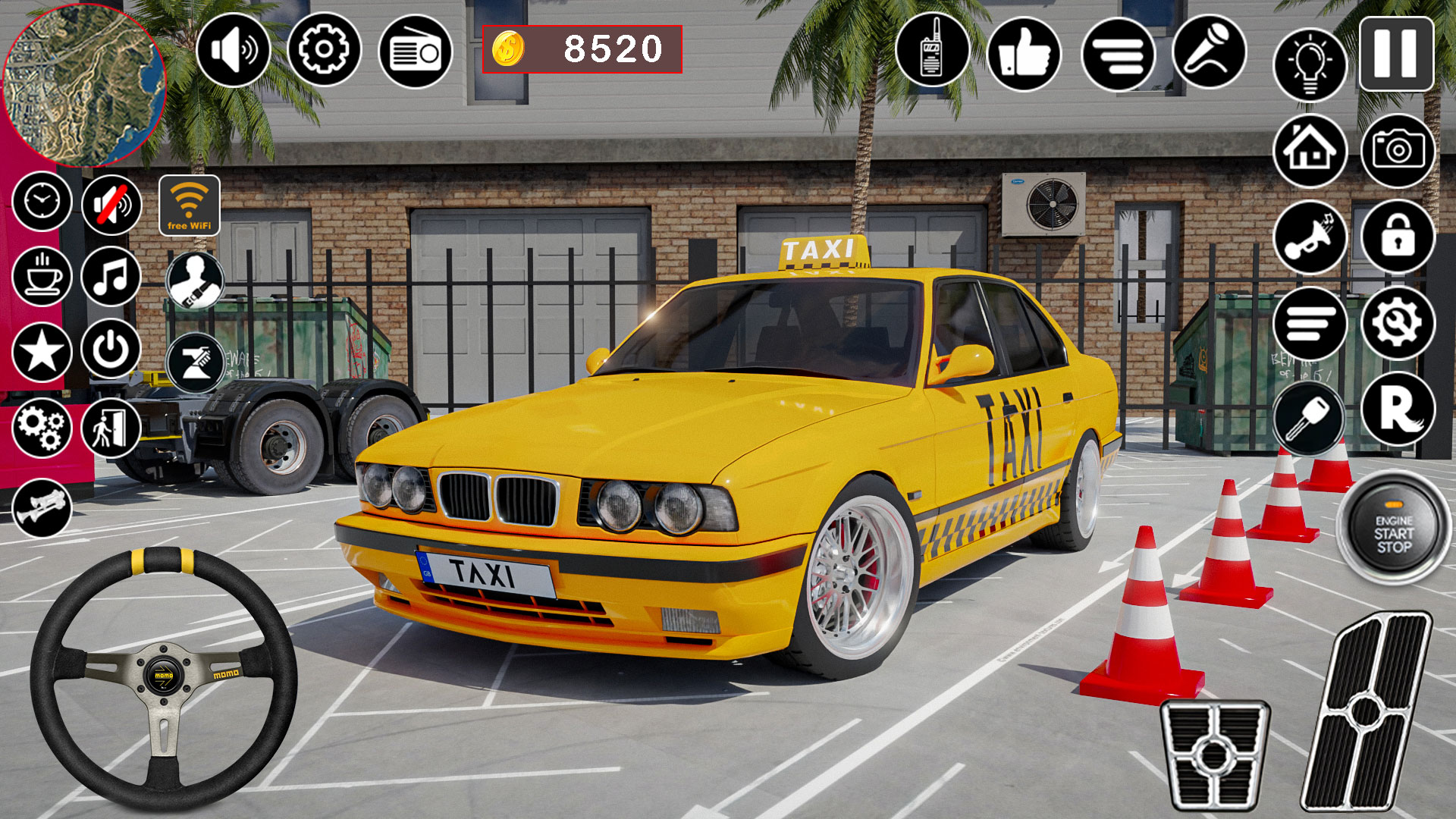This screenshot has width=1456, height=819.
Task: Mute game sound with crossed speaker
Action: coord(110,203)
